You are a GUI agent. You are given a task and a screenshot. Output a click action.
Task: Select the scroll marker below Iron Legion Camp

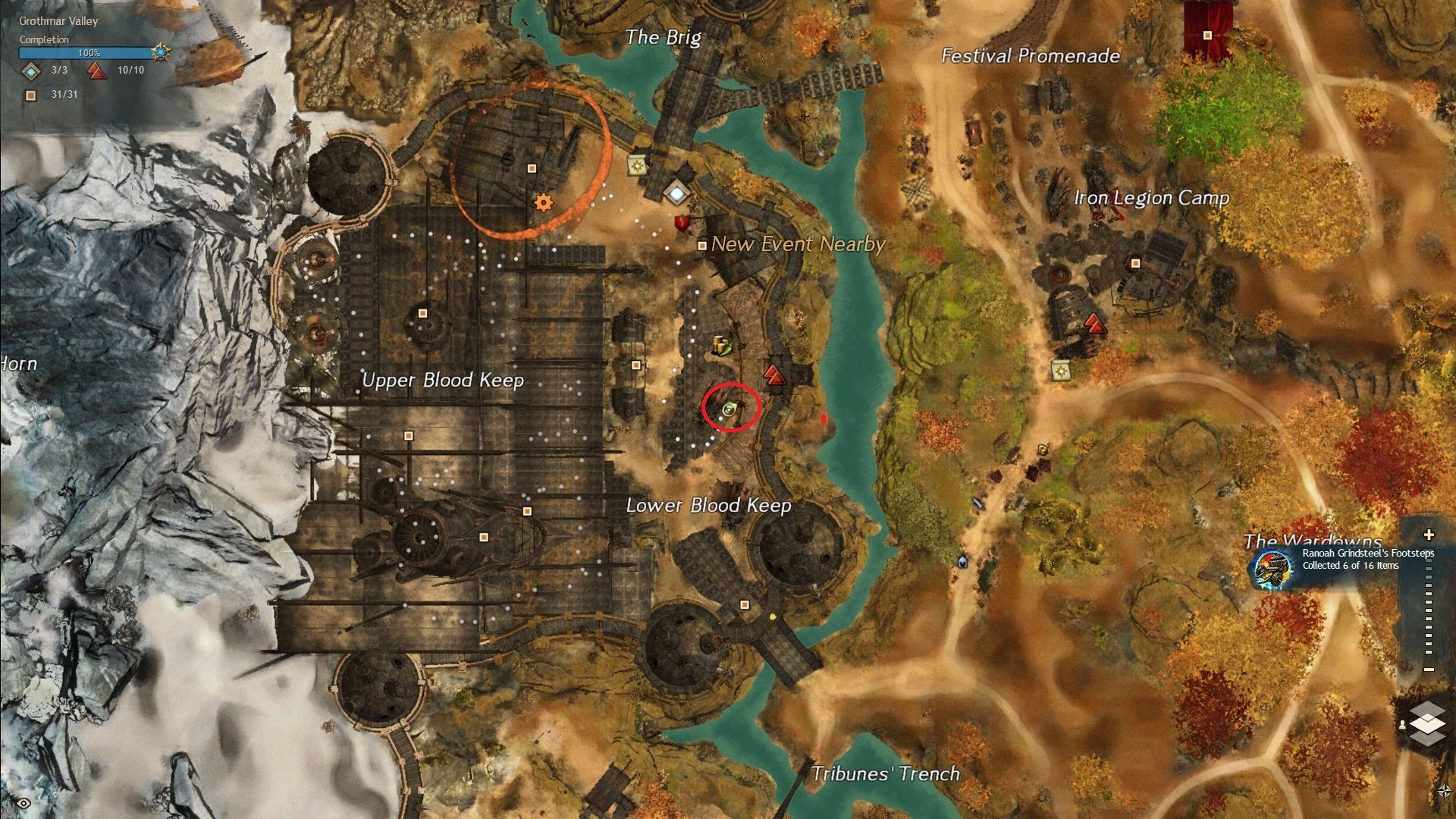1060,371
